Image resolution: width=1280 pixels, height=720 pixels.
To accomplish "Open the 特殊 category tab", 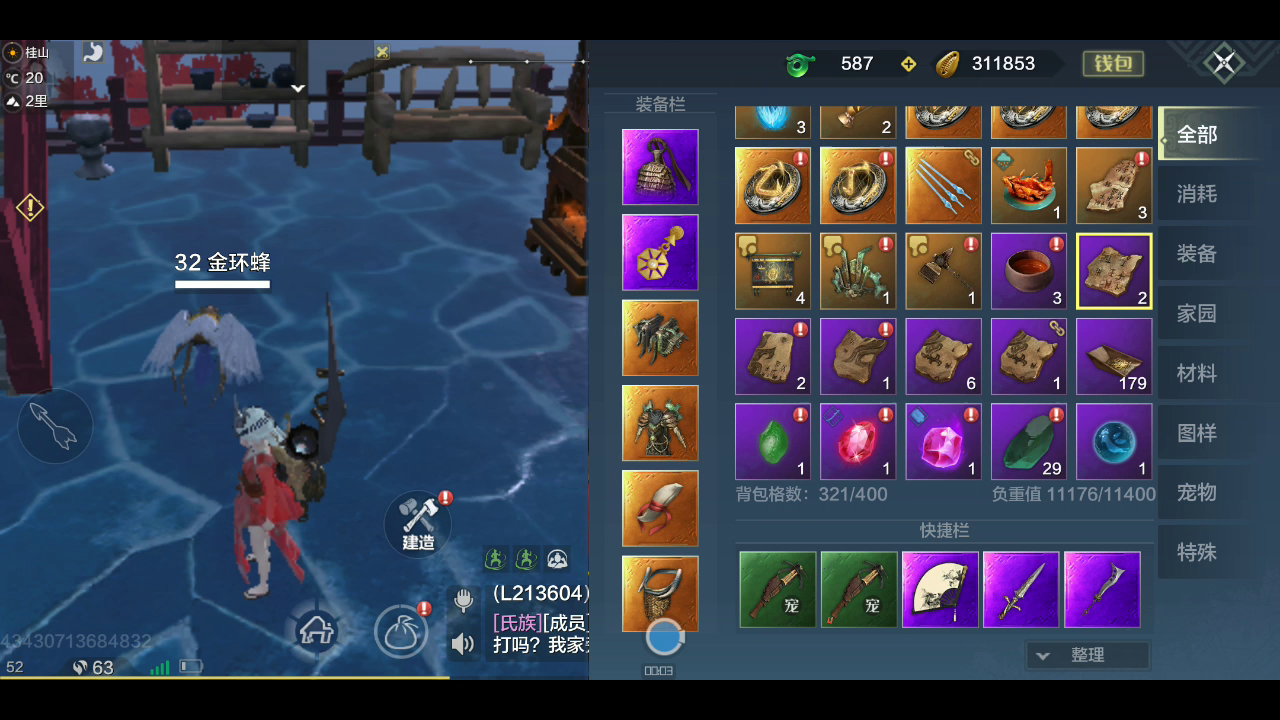I will tap(1197, 552).
